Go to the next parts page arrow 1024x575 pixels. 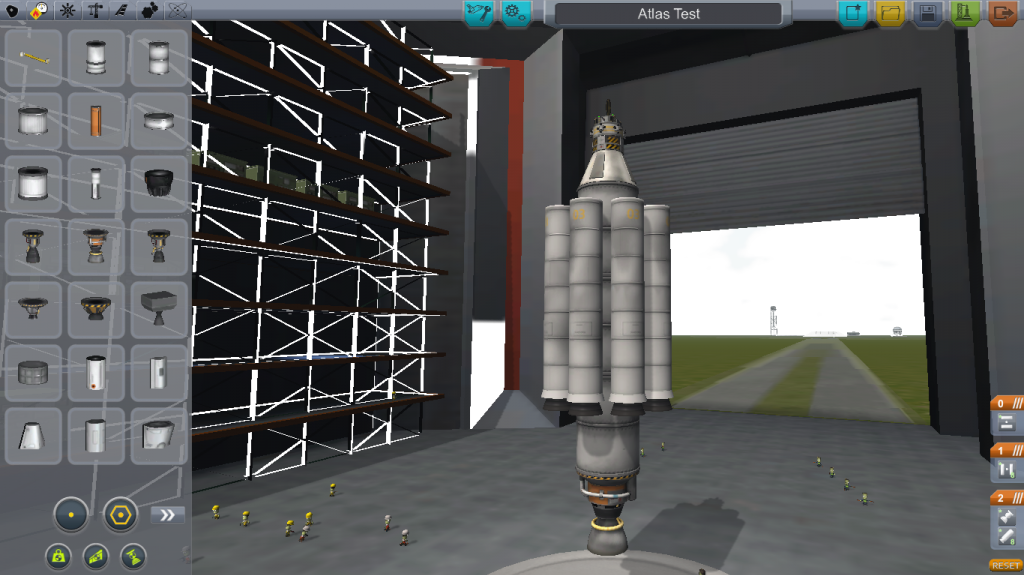[x=168, y=515]
